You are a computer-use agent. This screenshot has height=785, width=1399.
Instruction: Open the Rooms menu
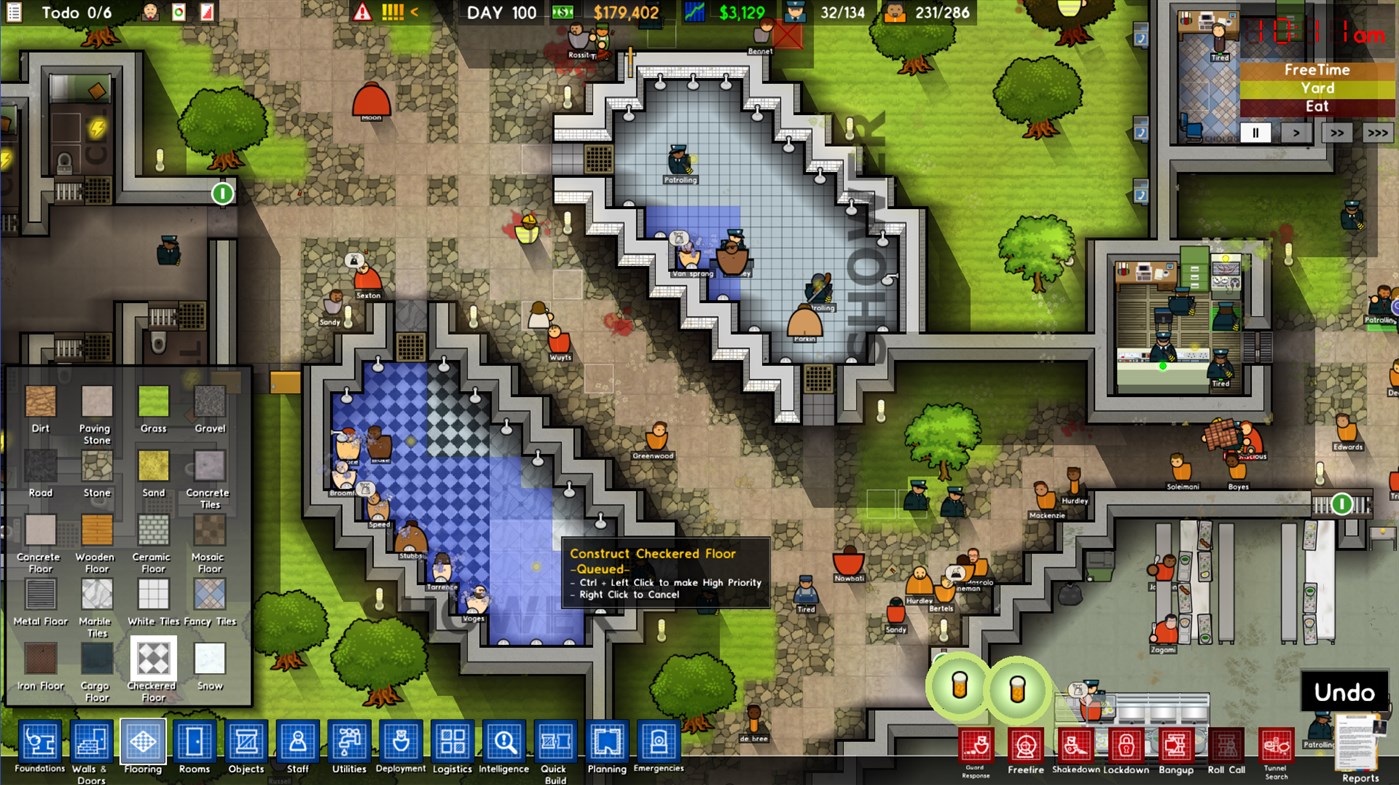pyautogui.click(x=193, y=742)
